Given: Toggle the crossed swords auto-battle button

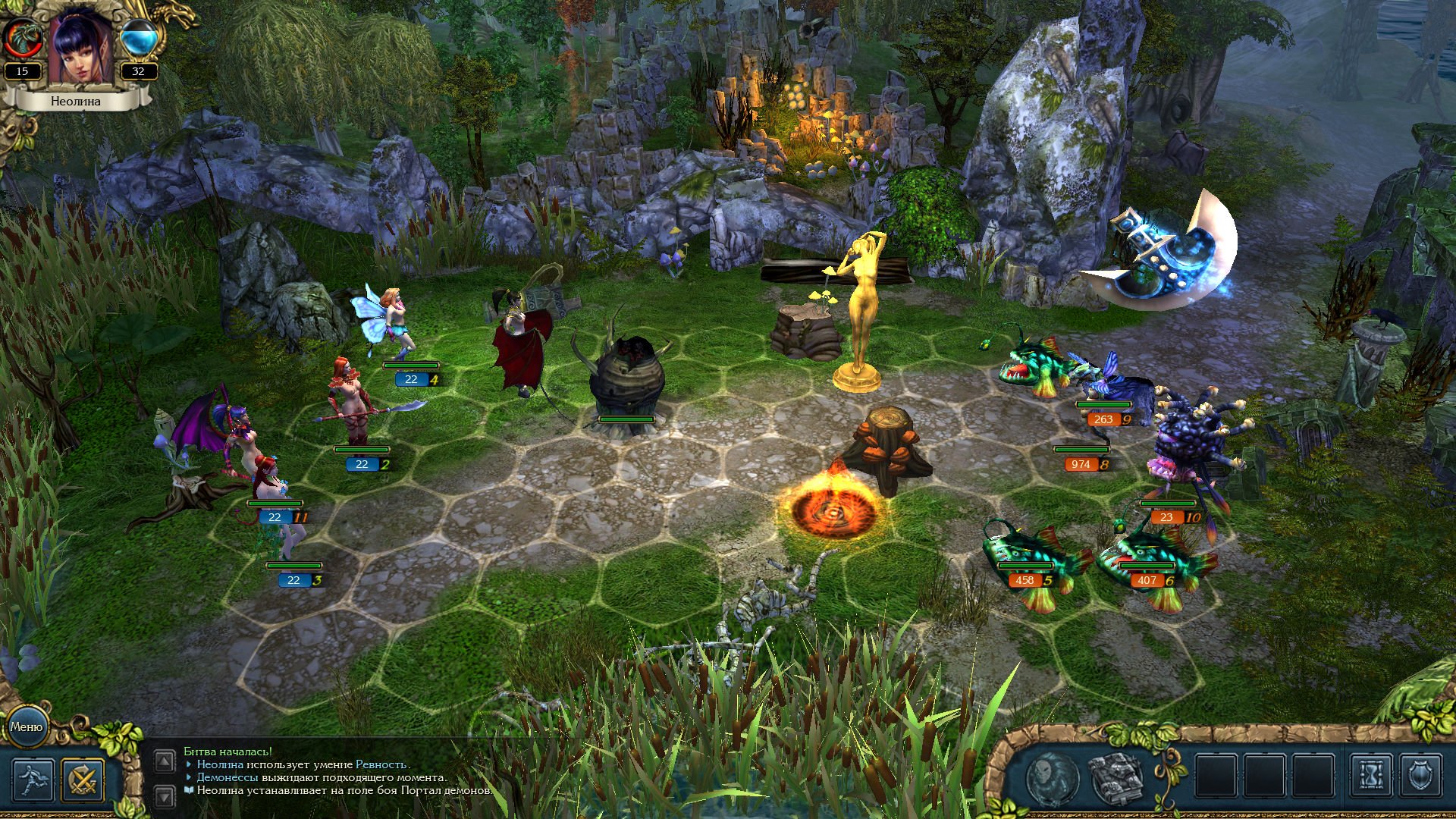Looking at the screenshot, I should pos(82,780).
